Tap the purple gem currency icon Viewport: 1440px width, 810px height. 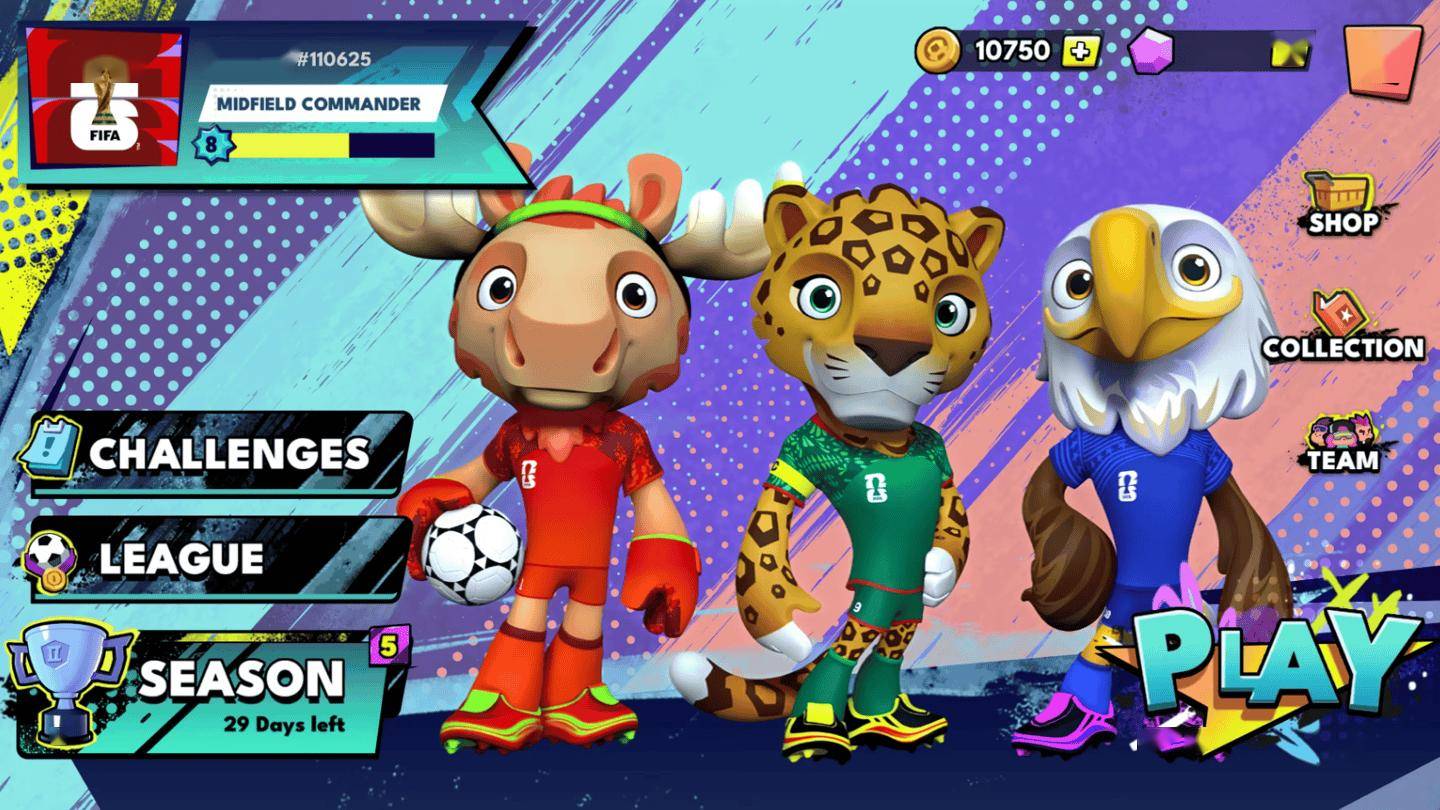(x=1150, y=51)
